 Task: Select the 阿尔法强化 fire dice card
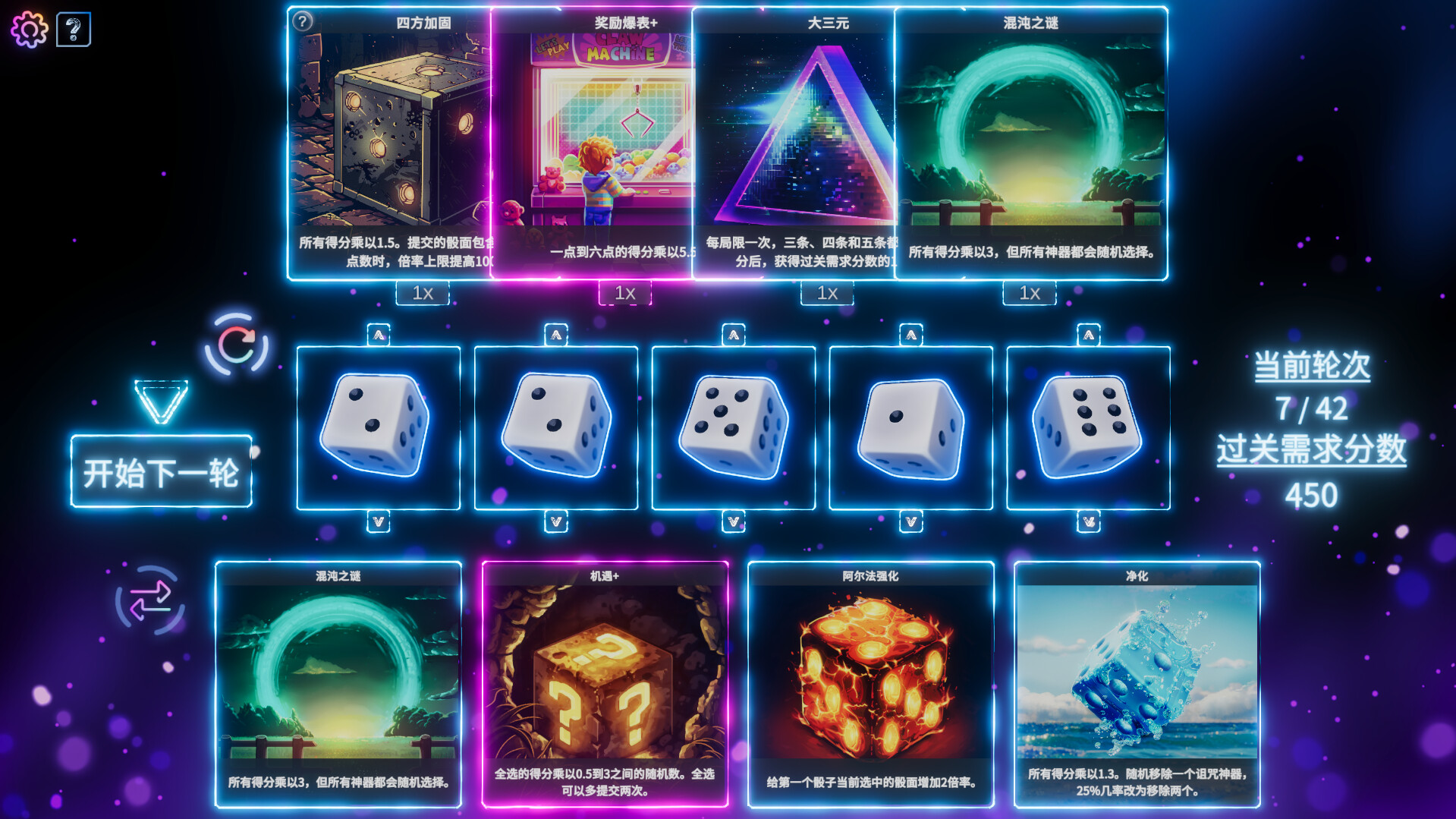869,683
